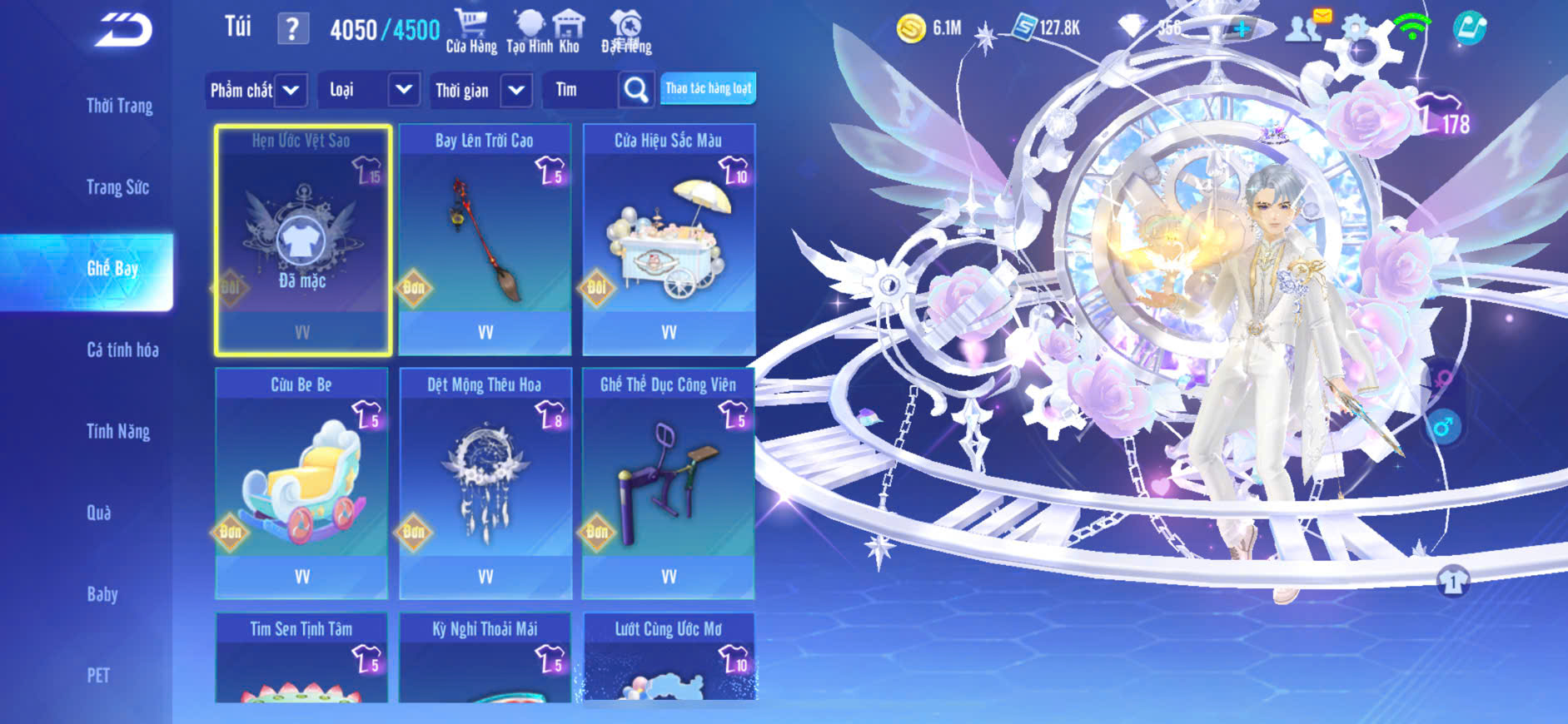Open the Quà category tab
Image resolution: width=1568 pixels, height=724 pixels.
[x=99, y=513]
